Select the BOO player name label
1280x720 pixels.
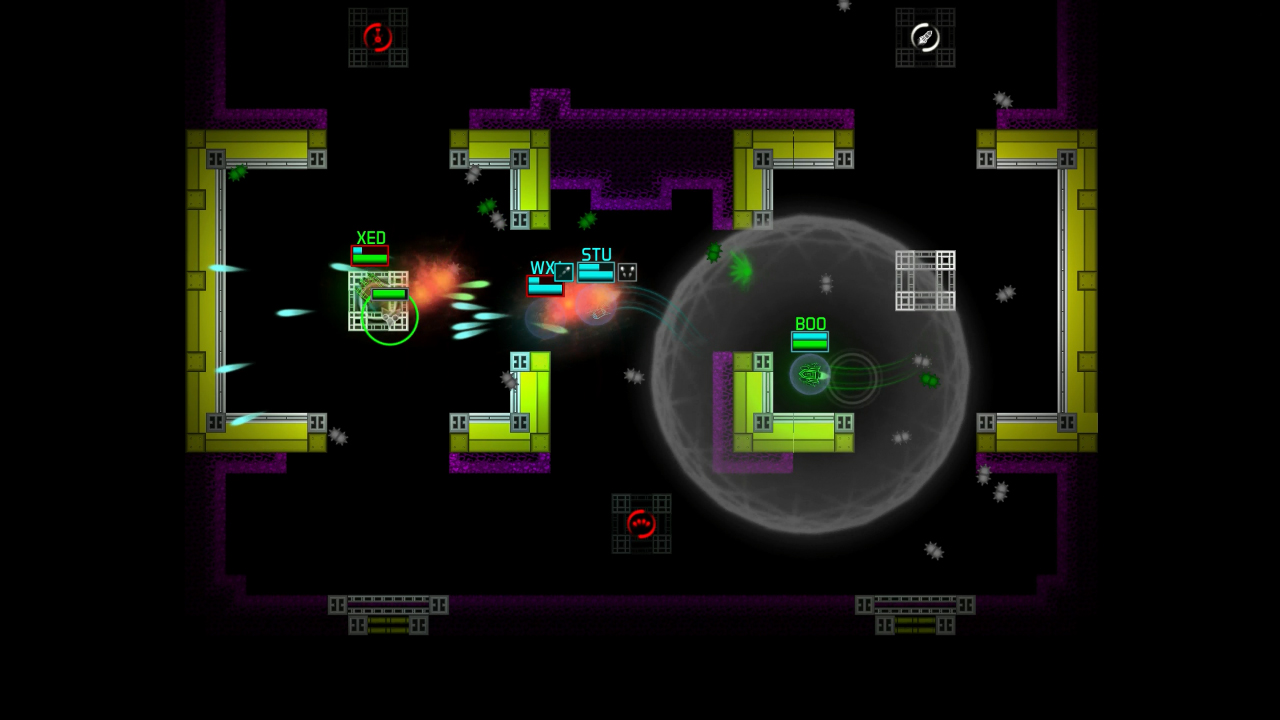click(x=810, y=325)
